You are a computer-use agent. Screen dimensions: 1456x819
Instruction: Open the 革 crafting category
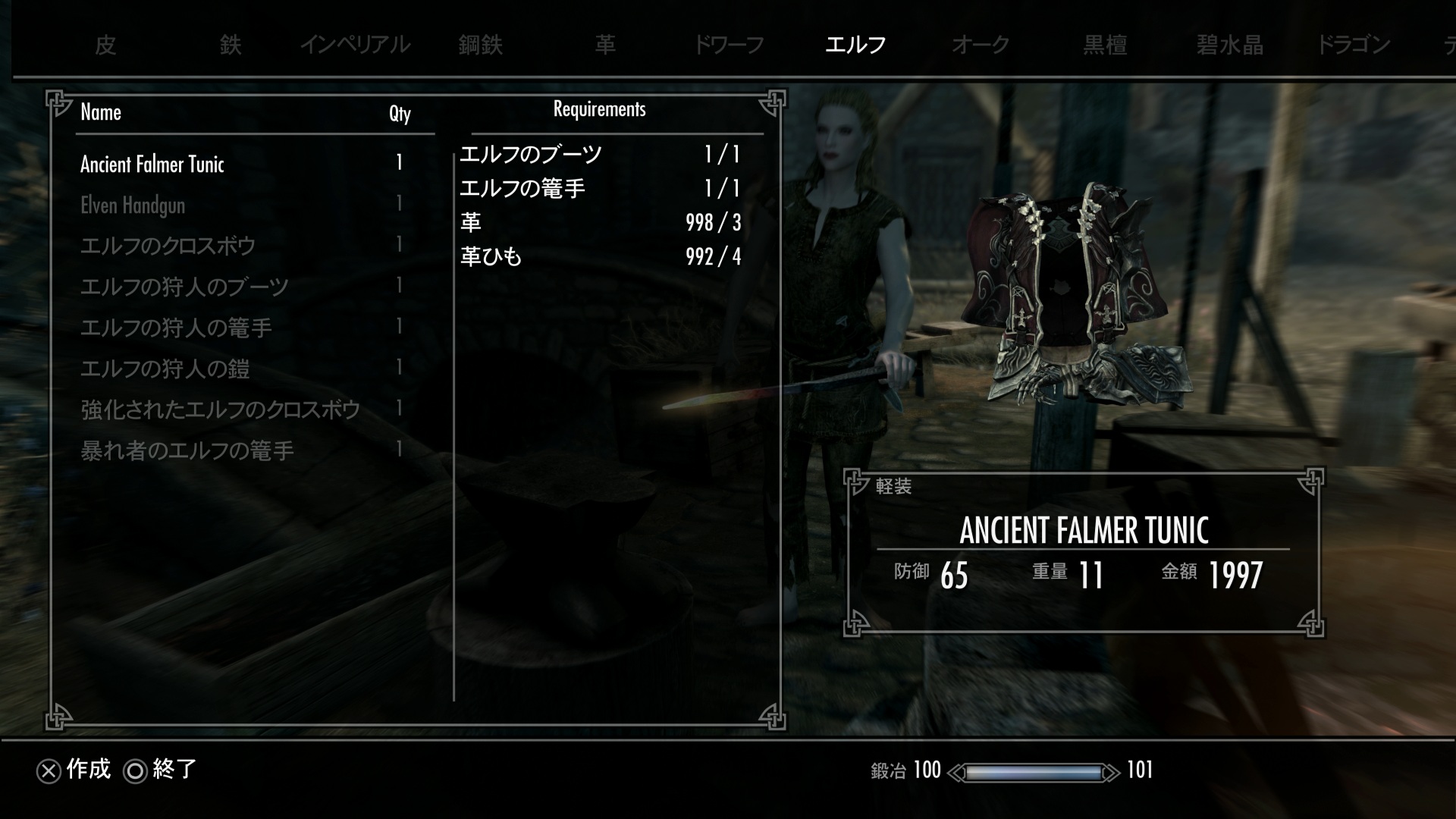[605, 45]
